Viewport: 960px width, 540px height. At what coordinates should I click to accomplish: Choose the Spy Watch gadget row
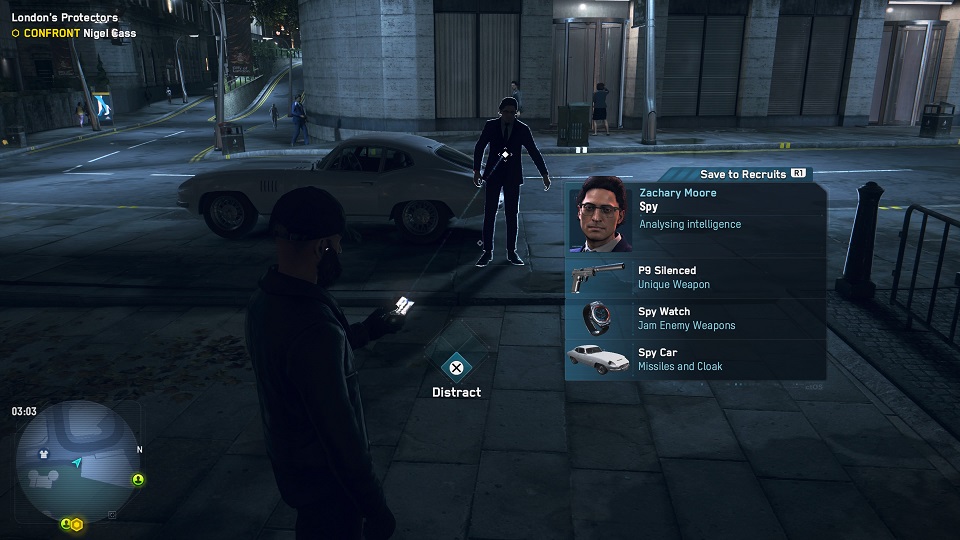695,318
